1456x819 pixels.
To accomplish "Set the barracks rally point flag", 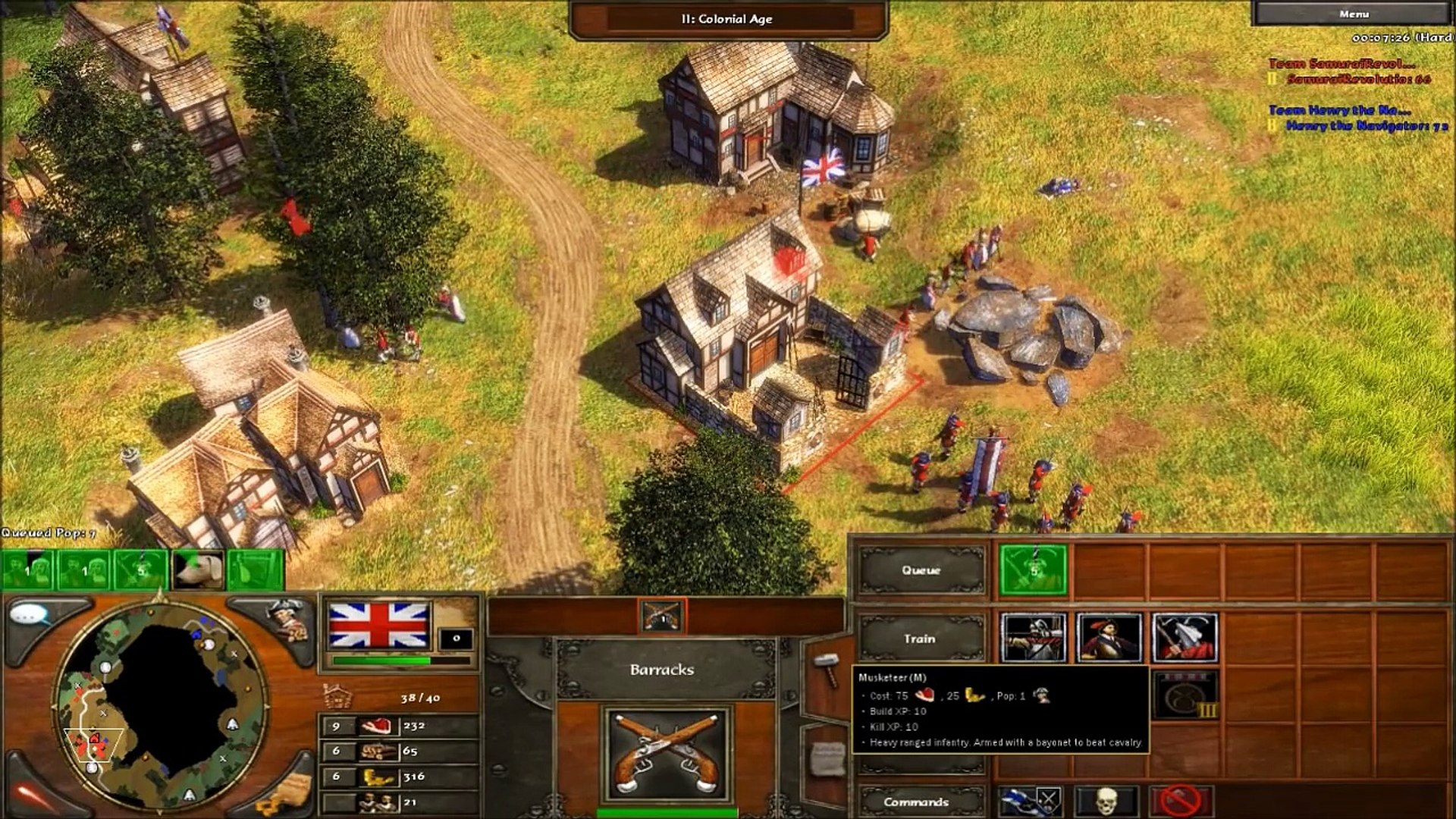I will point(1029,801).
